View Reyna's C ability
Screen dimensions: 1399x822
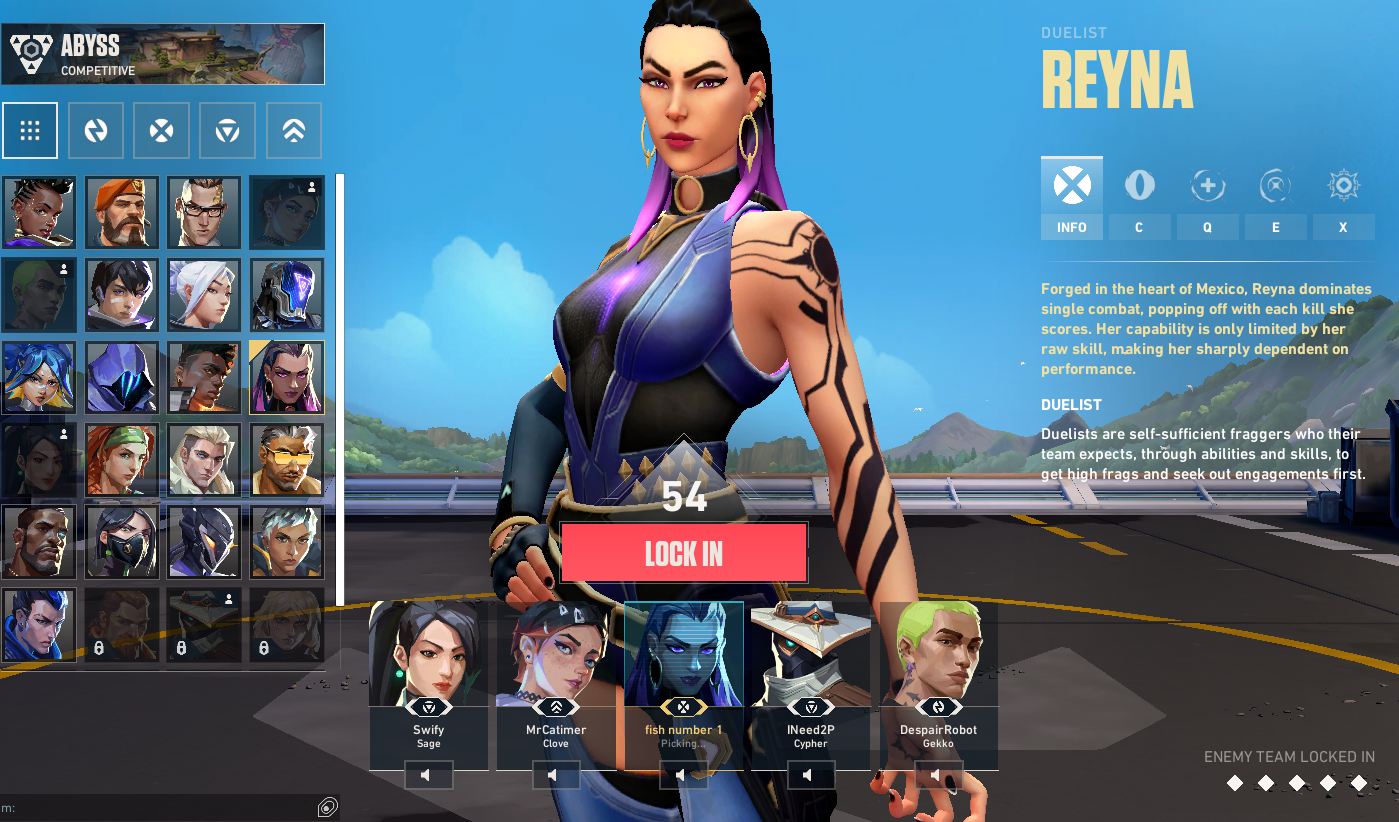click(1139, 198)
